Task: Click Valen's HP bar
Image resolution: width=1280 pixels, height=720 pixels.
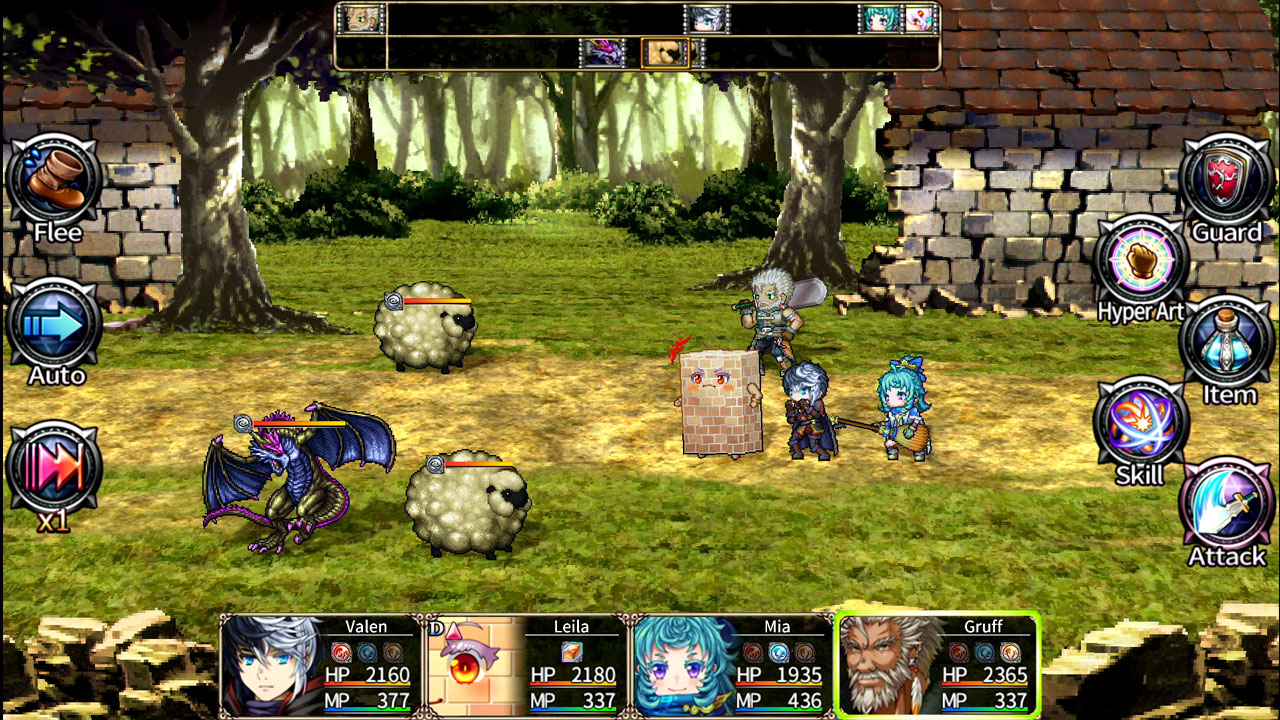Action: [x=365, y=683]
